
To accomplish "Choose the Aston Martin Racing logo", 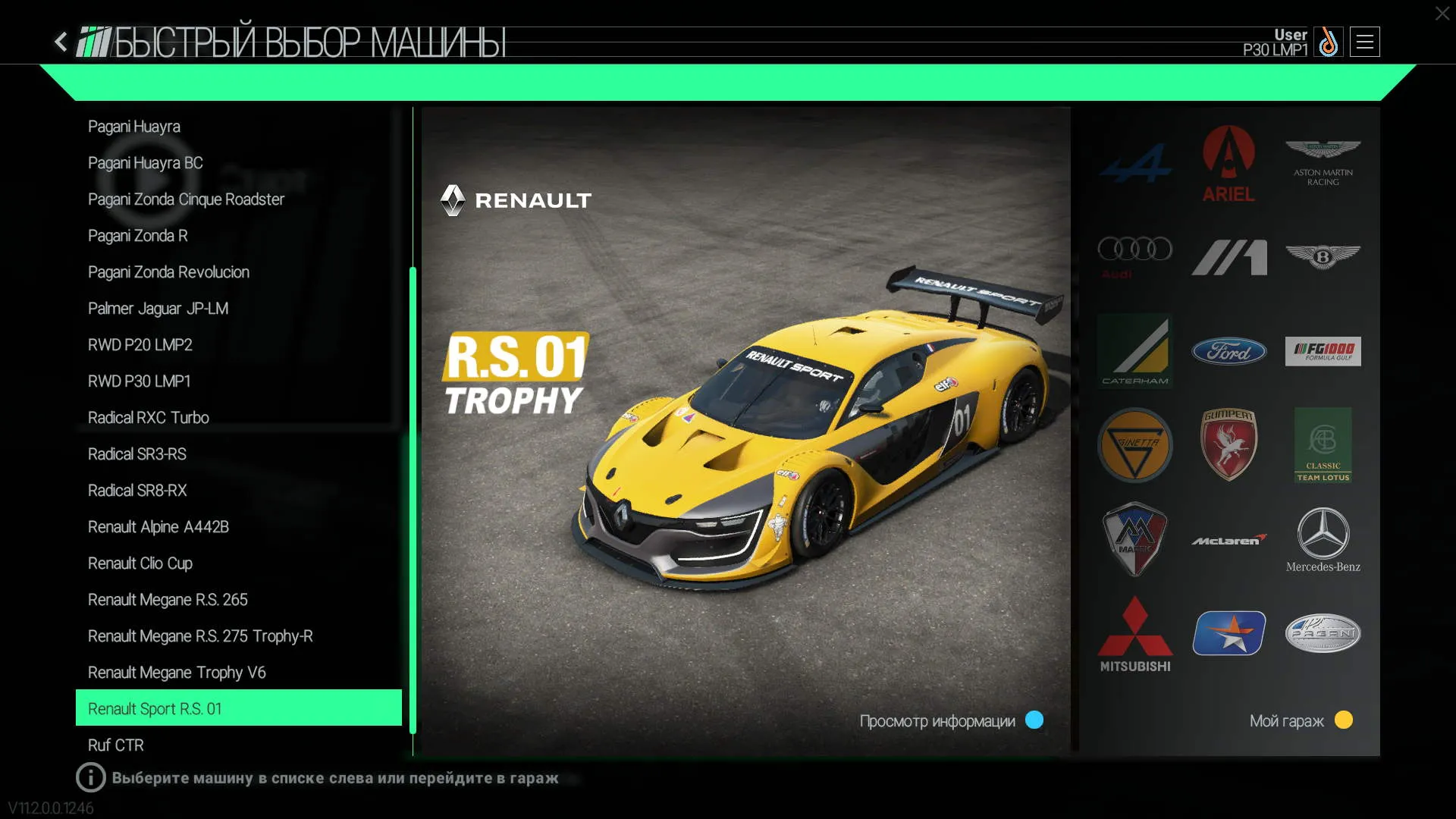I will (x=1323, y=162).
